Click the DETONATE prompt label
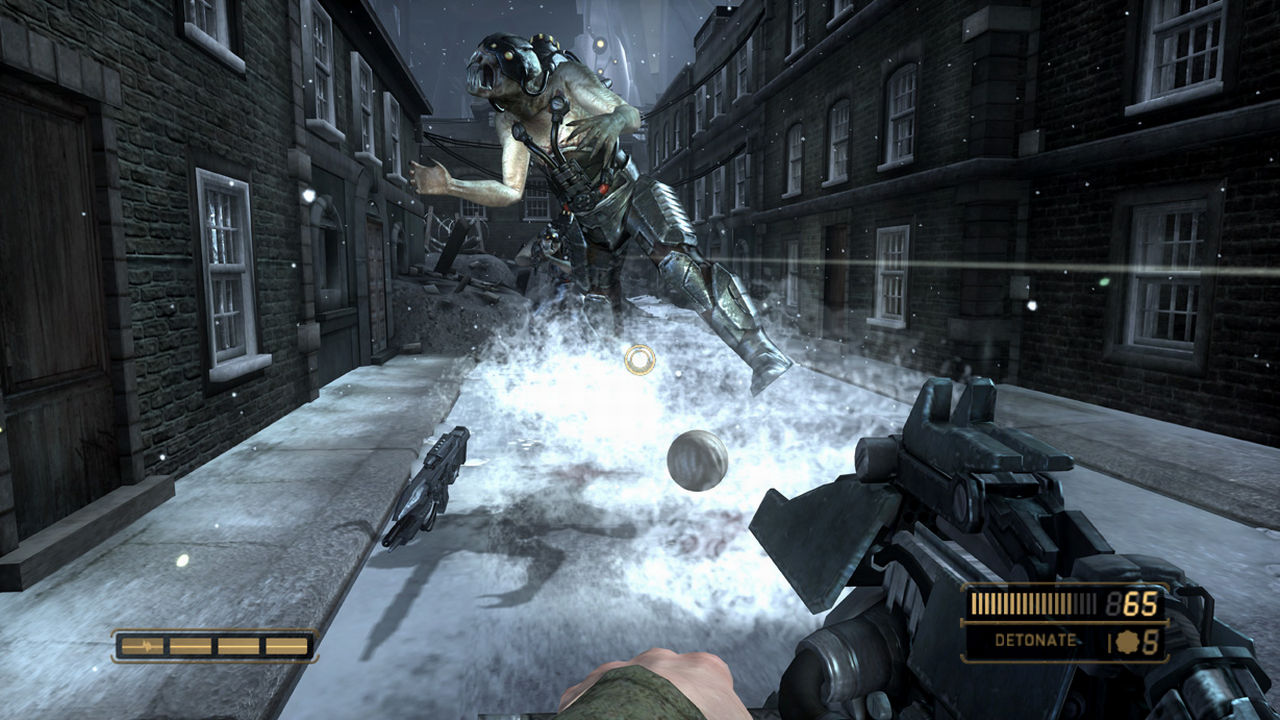 (1035, 640)
